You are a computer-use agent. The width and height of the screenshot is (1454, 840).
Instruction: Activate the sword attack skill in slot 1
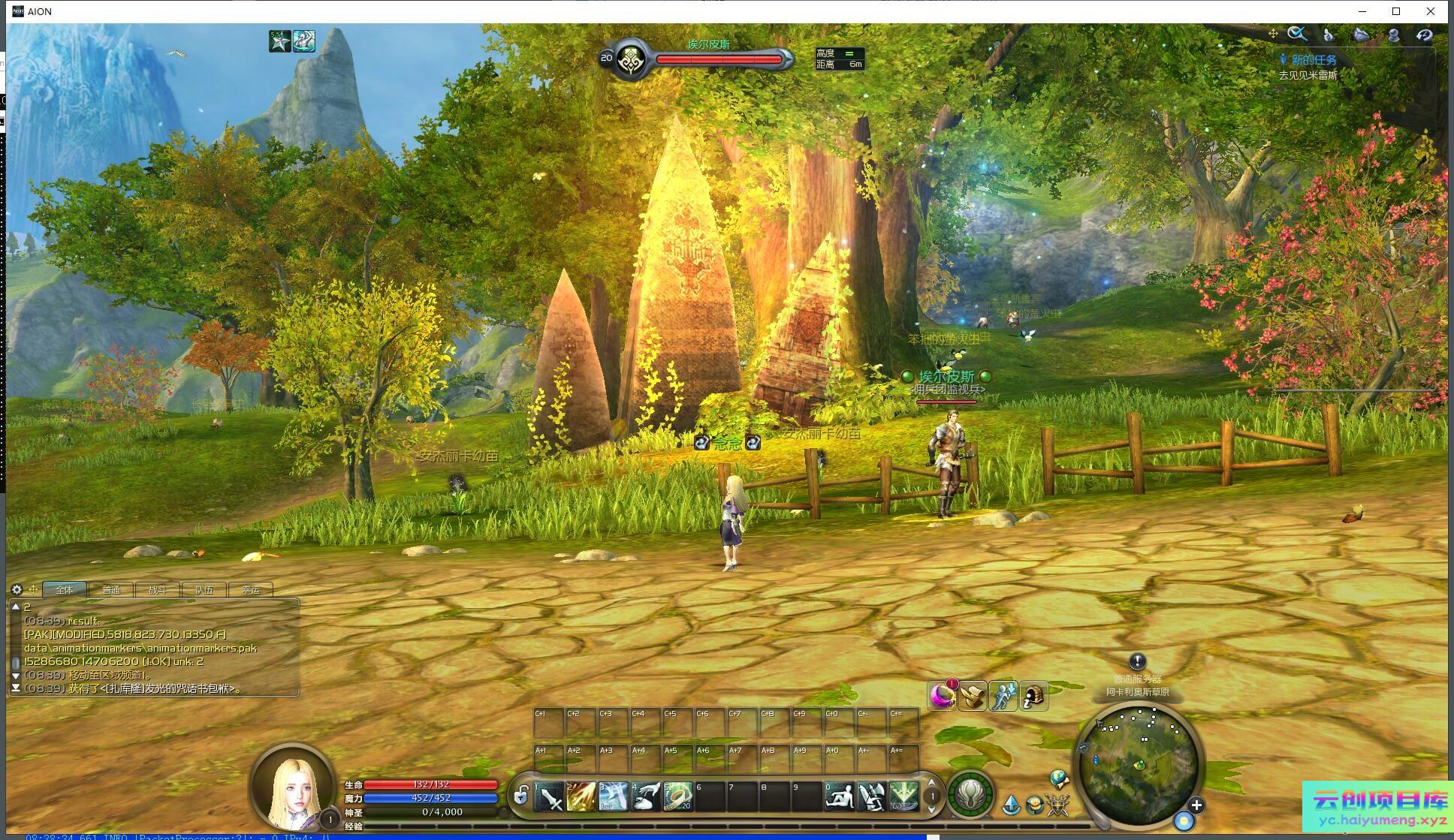[549, 796]
